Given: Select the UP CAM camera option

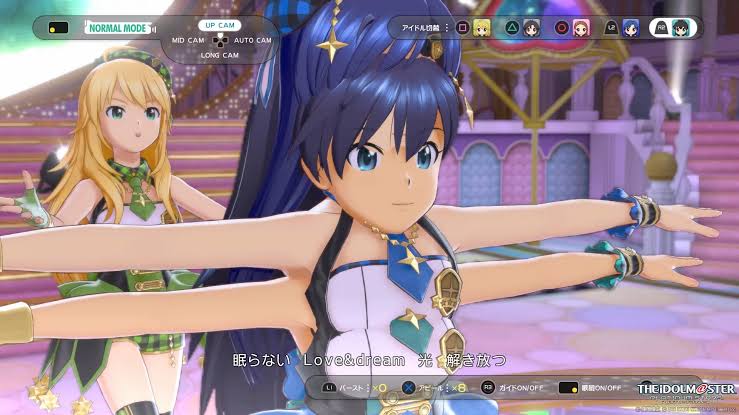Looking at the screenshot, I should tap(218, 24).
